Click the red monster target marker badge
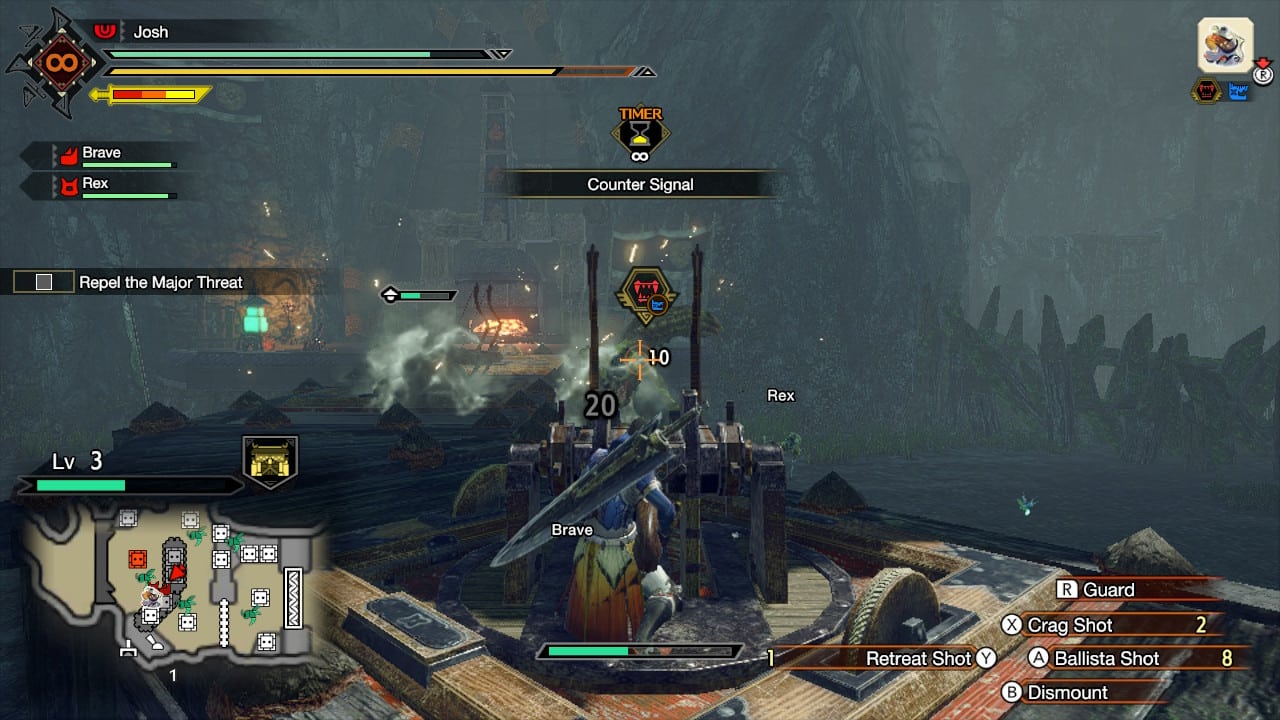Image resolution: width=1280 pixels, height=720 pixels. [646, 294]
